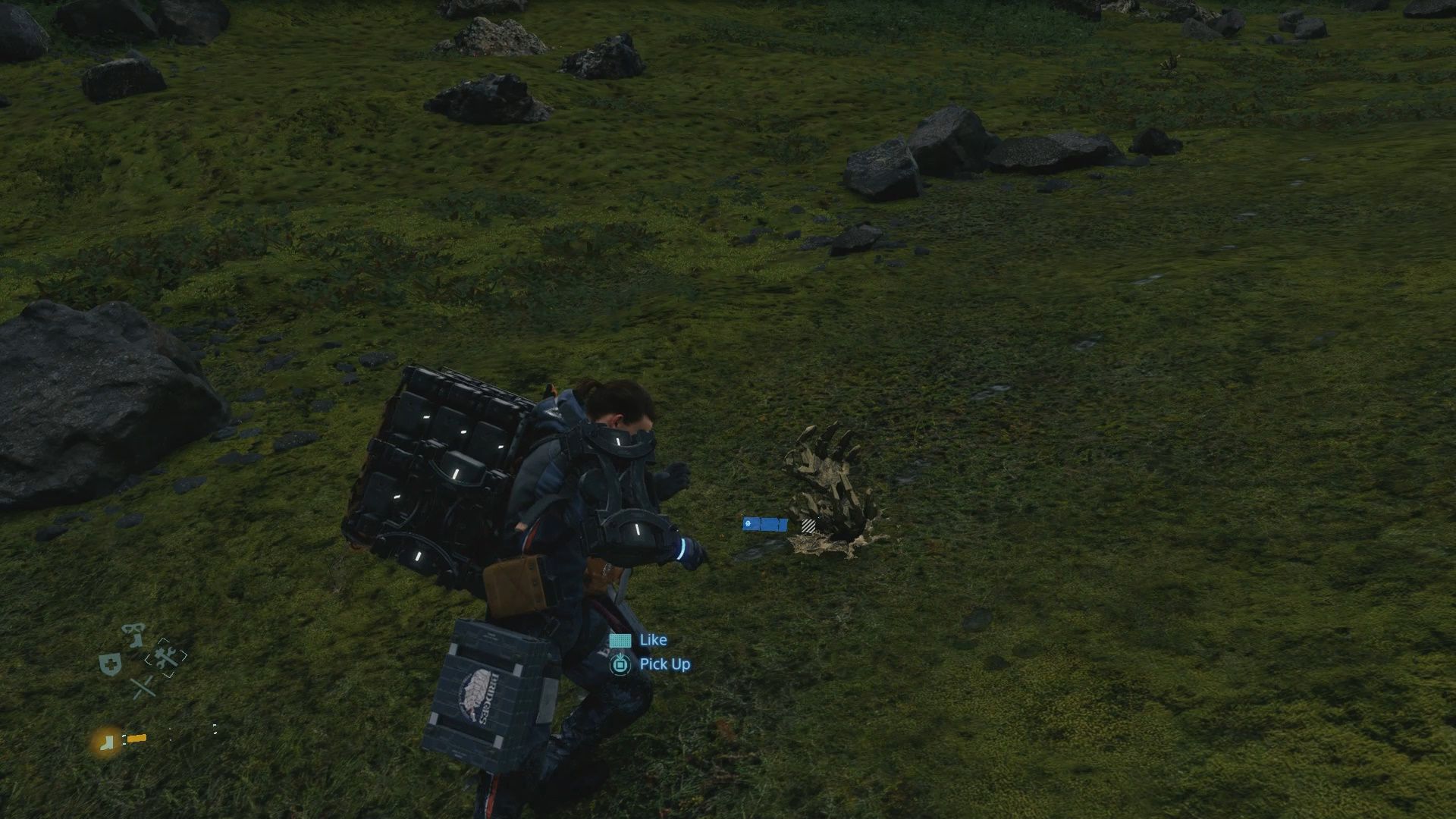Viewport: 1456px width, 819px height.
Task: Open the hammer and wrench tools icon
Action: tap(166, 657)
